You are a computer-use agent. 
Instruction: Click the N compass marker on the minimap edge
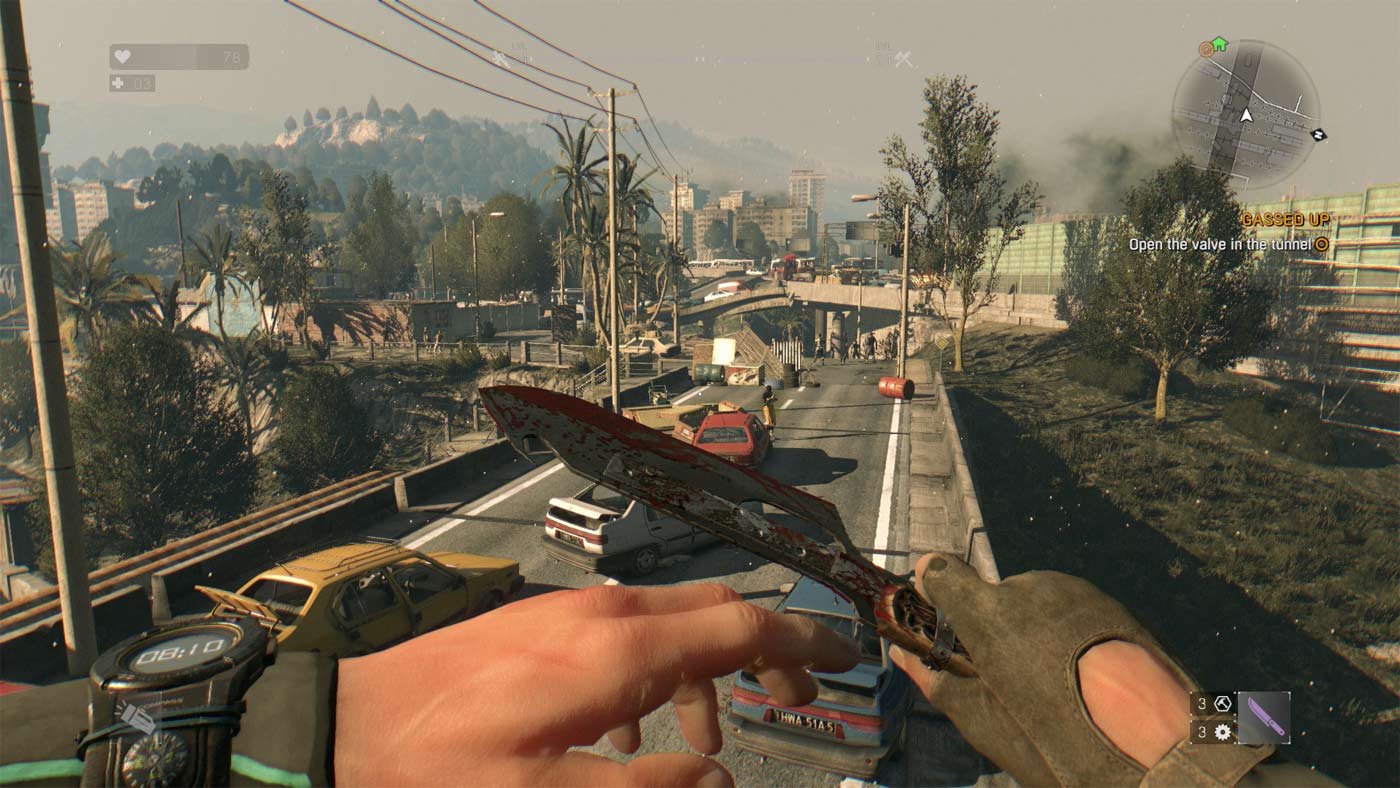tap(1319, 135)
